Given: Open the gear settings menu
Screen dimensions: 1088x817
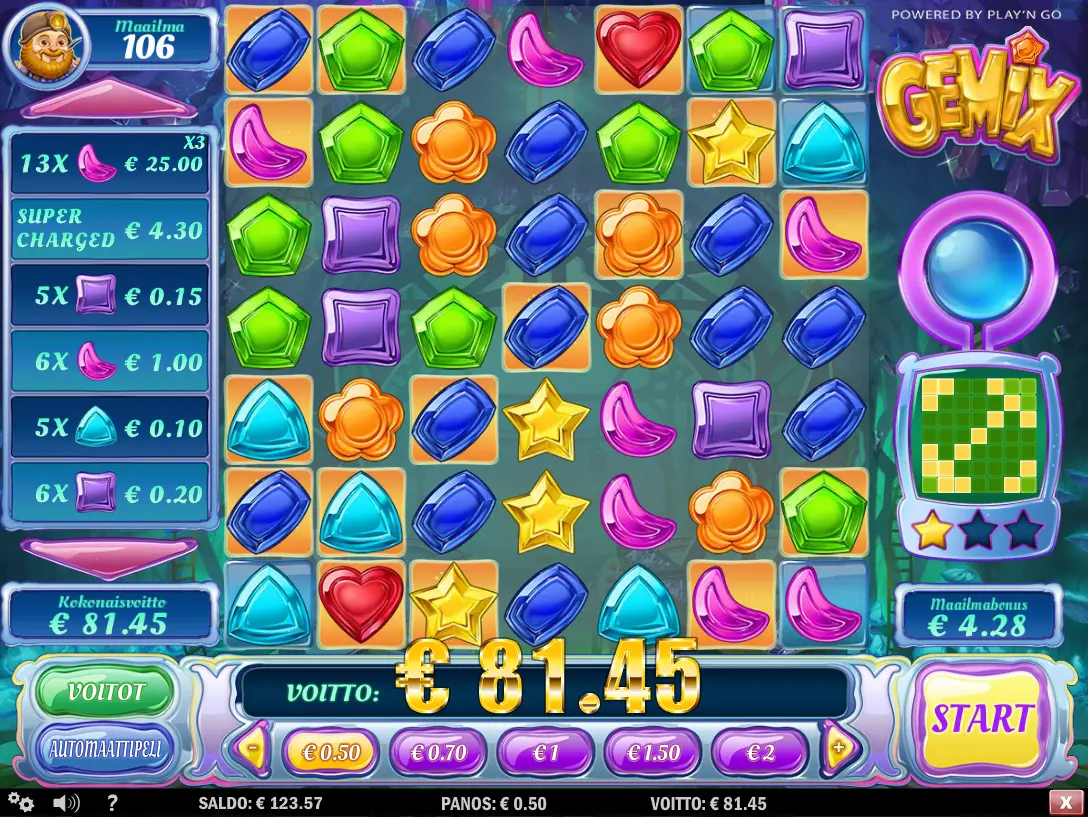Looking at the screenshot, I should (21, 802).
